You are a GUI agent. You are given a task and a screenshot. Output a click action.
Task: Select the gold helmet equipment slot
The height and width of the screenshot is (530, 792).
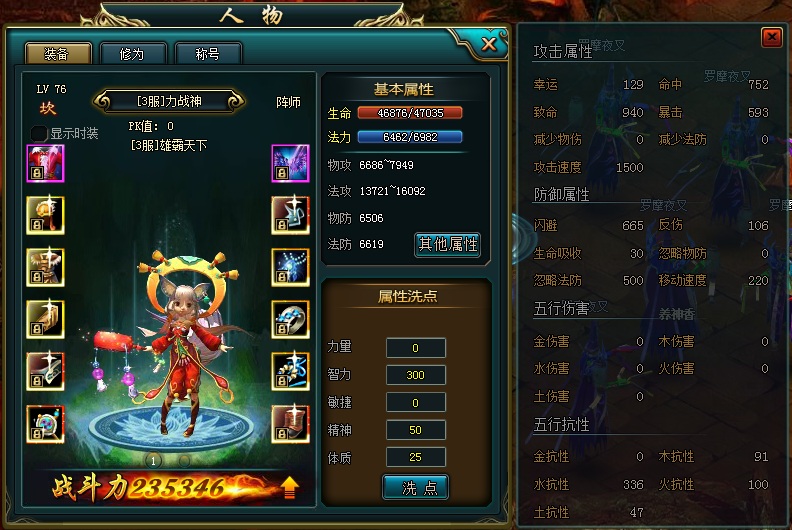pyautogui.click(x=45, y=215)
